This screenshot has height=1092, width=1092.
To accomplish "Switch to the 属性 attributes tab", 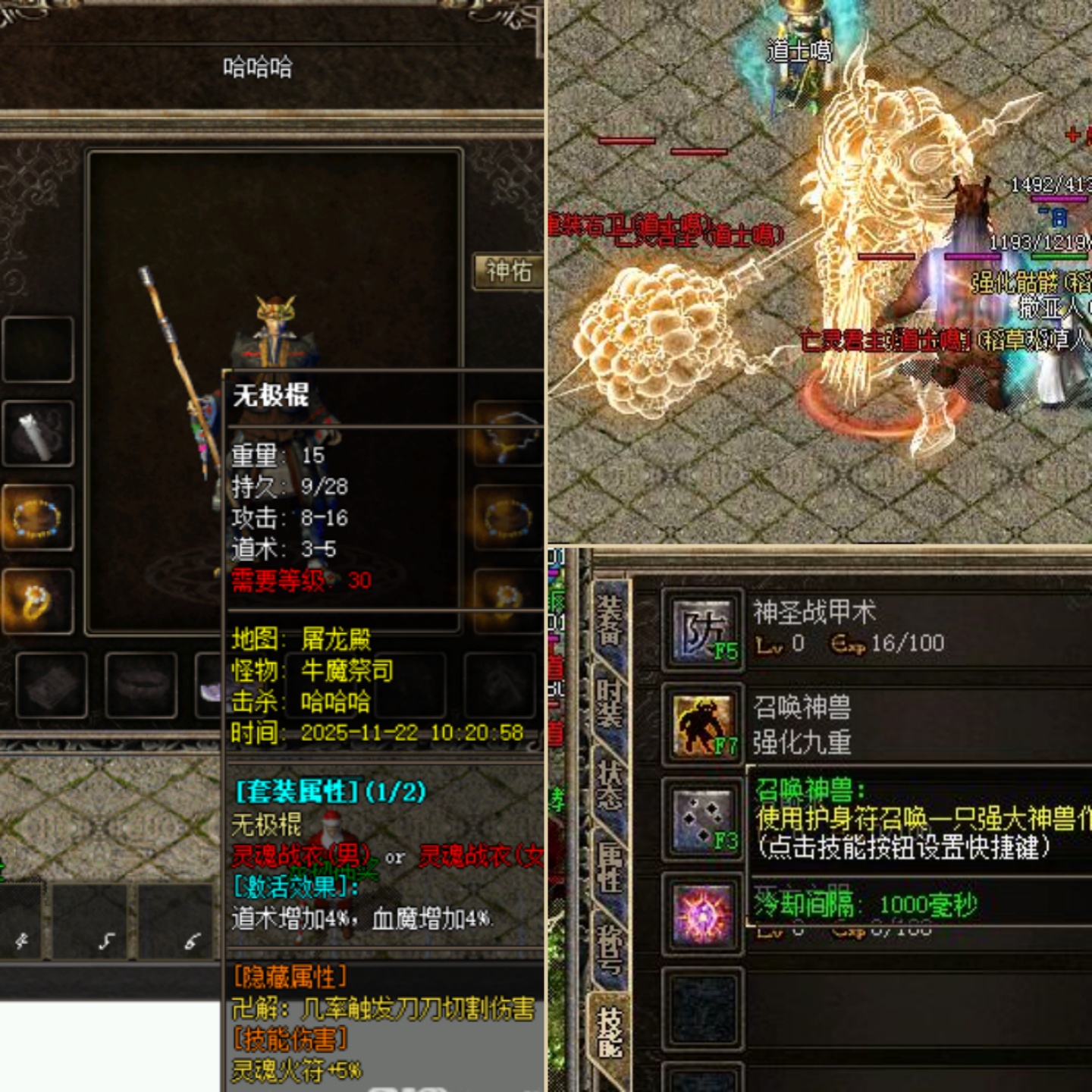I will click(x=610, y=868).
